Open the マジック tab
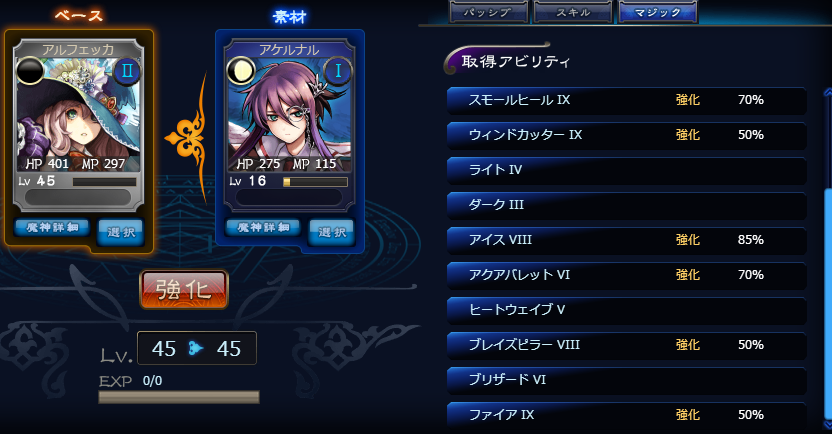This screenshot has height=434, width=832. pos(657,12)
